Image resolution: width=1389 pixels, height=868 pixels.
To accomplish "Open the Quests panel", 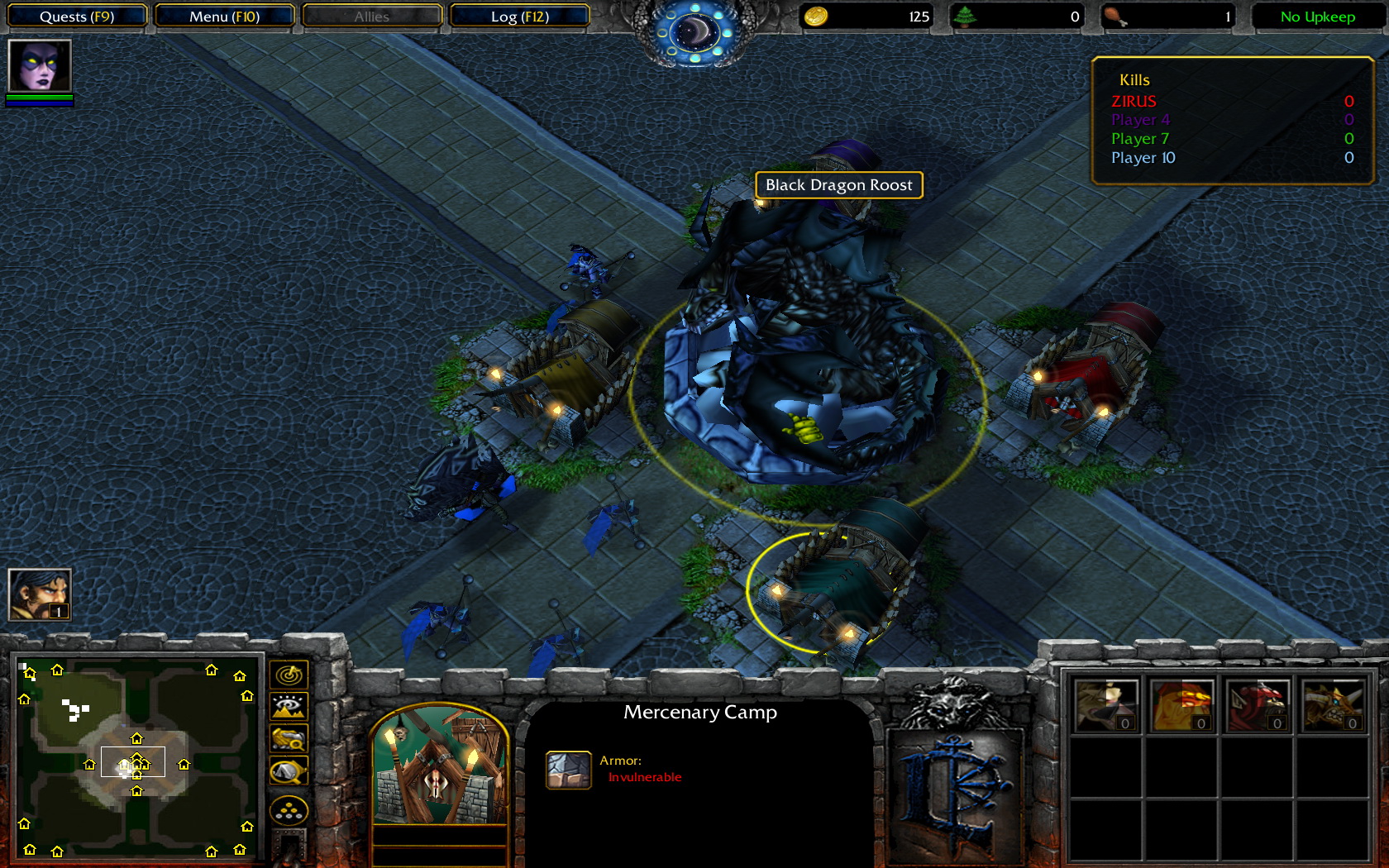I will [x=77, y=16].
